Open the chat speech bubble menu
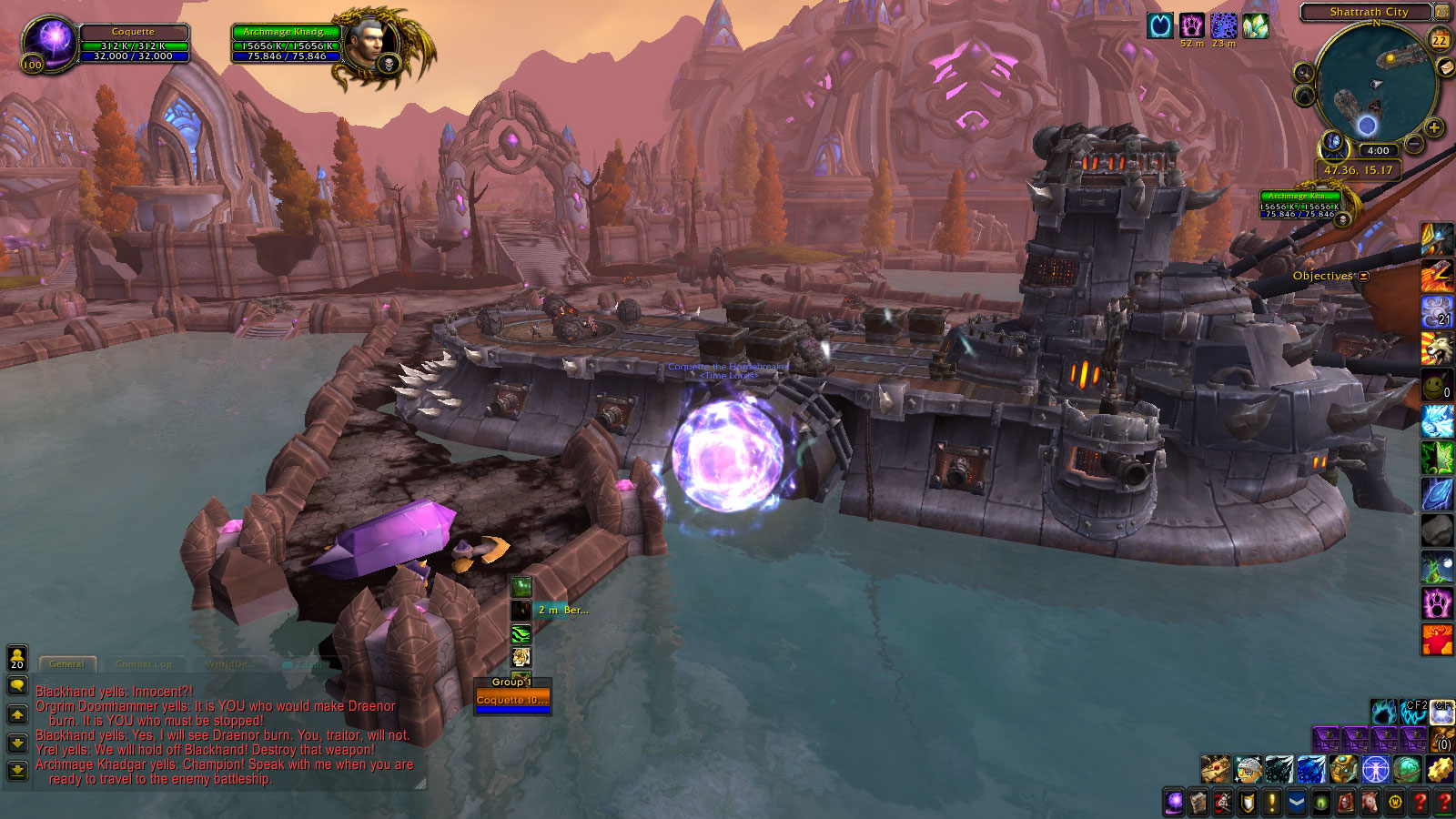 (17, 686)
